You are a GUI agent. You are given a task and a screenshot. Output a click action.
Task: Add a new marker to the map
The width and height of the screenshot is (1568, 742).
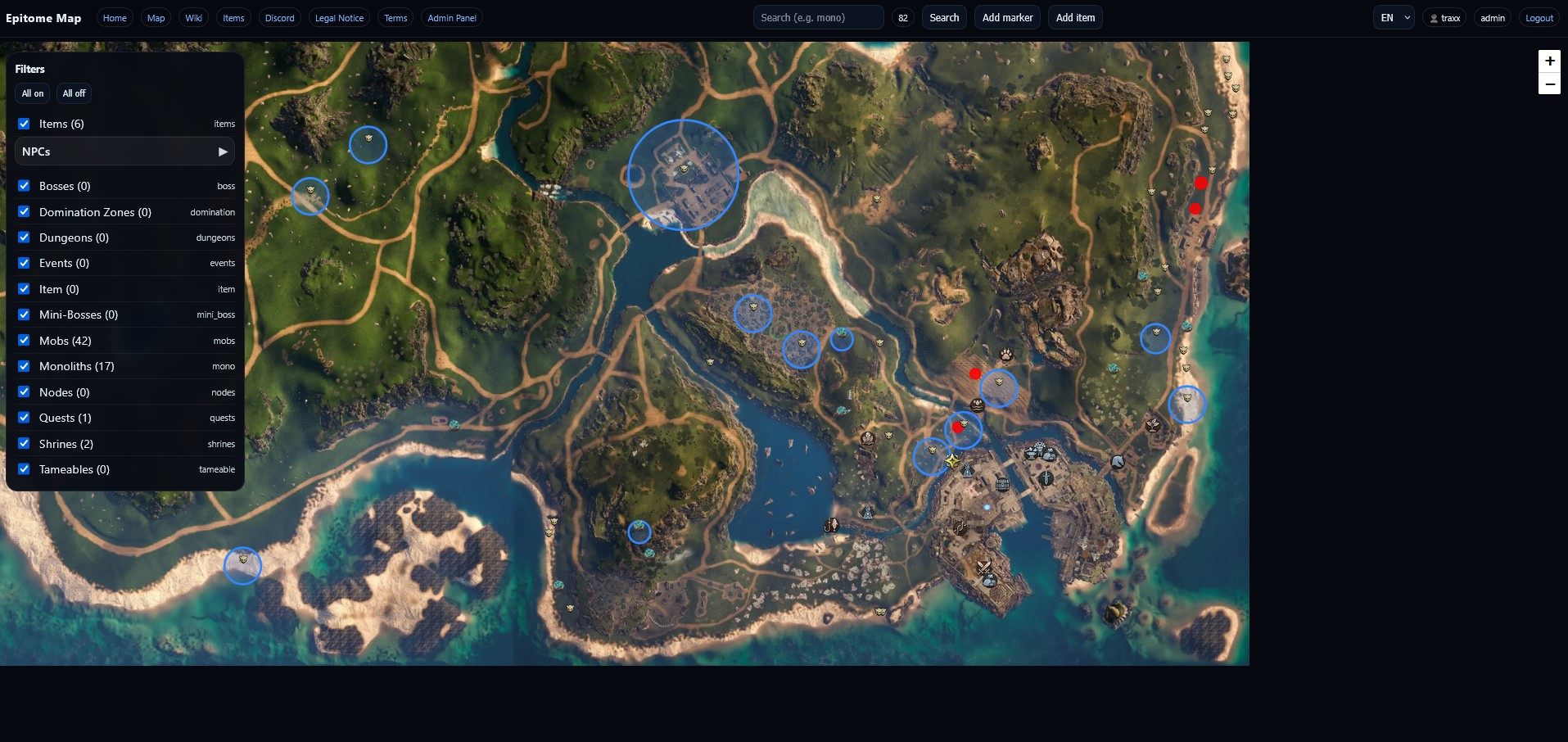pos(1007,18)
